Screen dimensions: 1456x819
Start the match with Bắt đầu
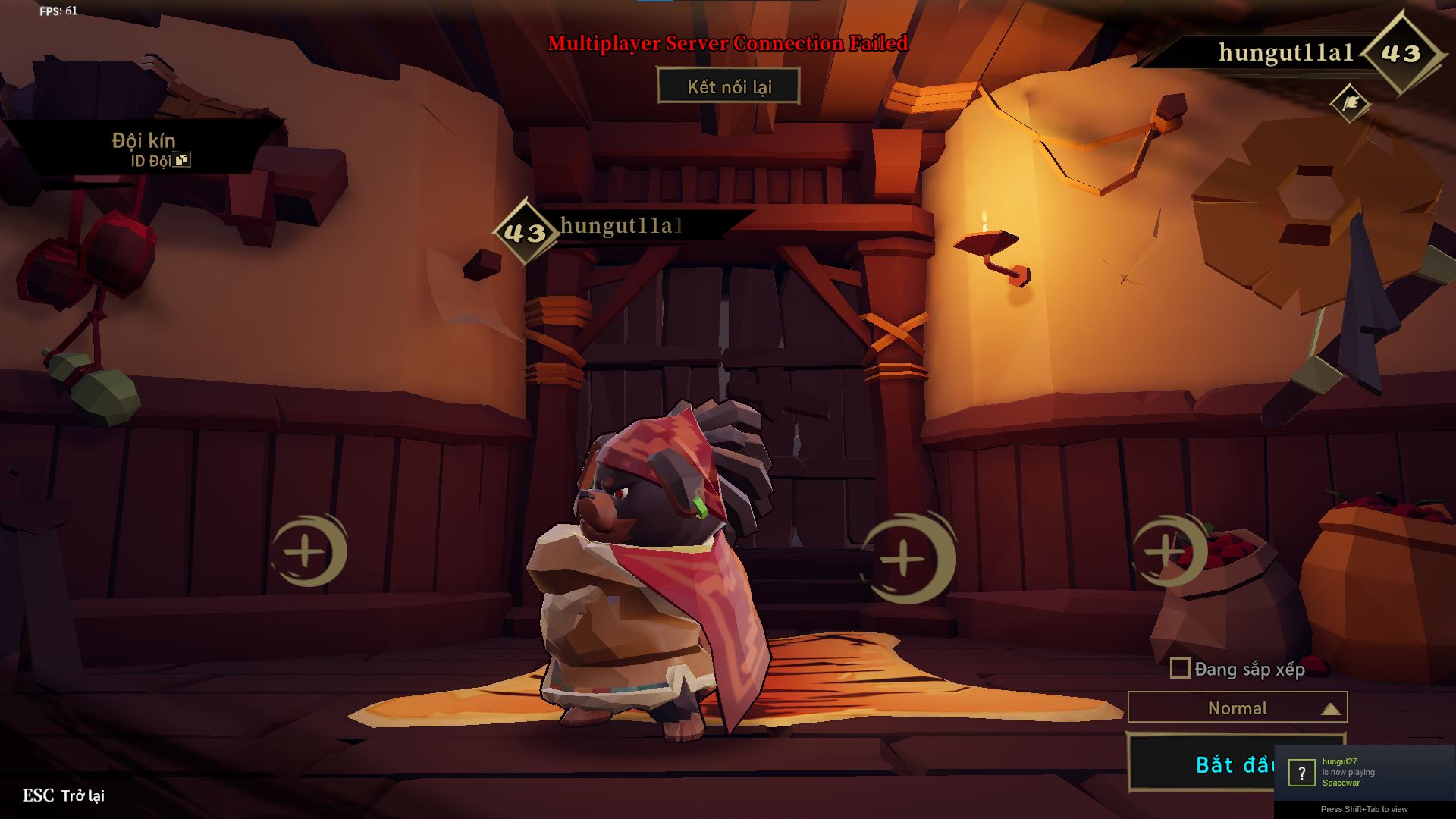pyautogui.click(x=1201, y=764)
